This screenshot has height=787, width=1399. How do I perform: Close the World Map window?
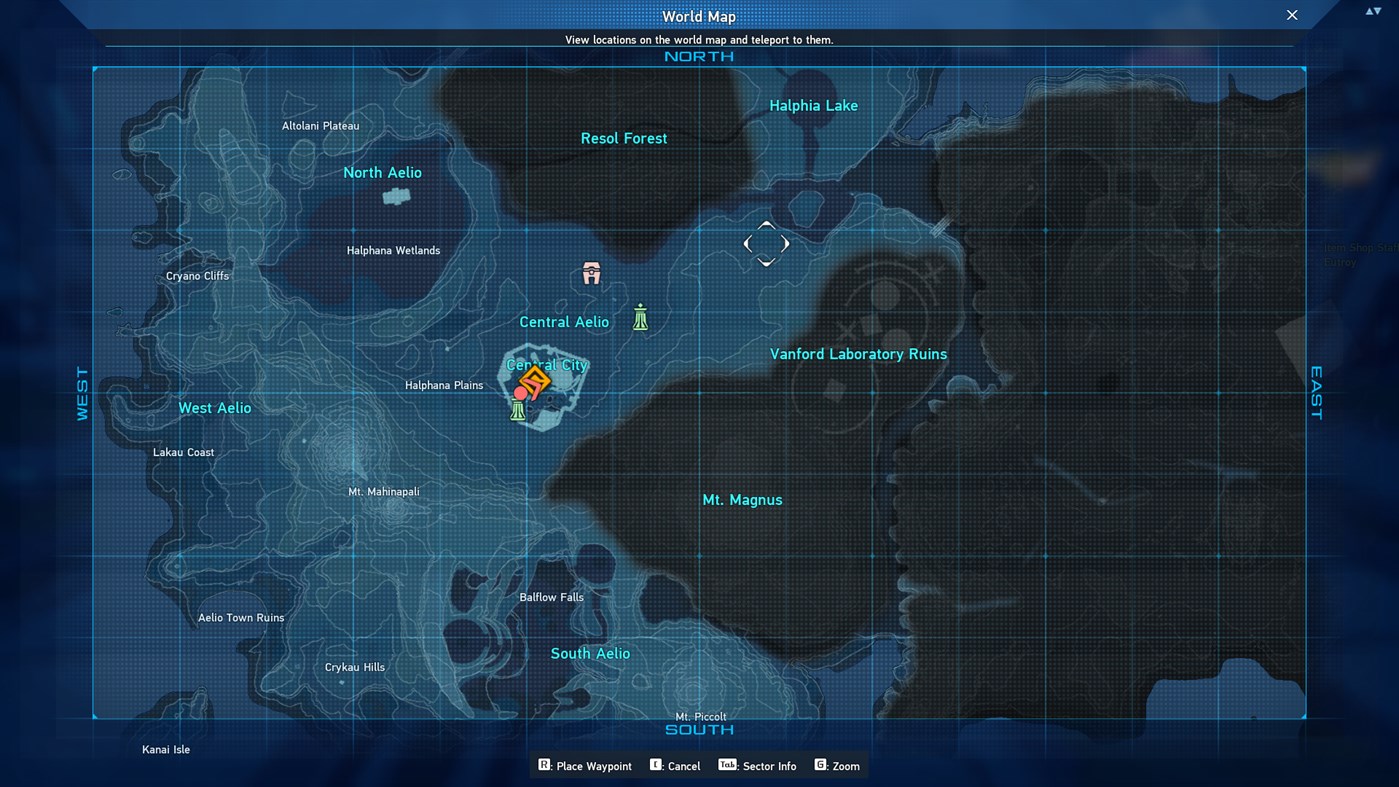(1291, 15)
